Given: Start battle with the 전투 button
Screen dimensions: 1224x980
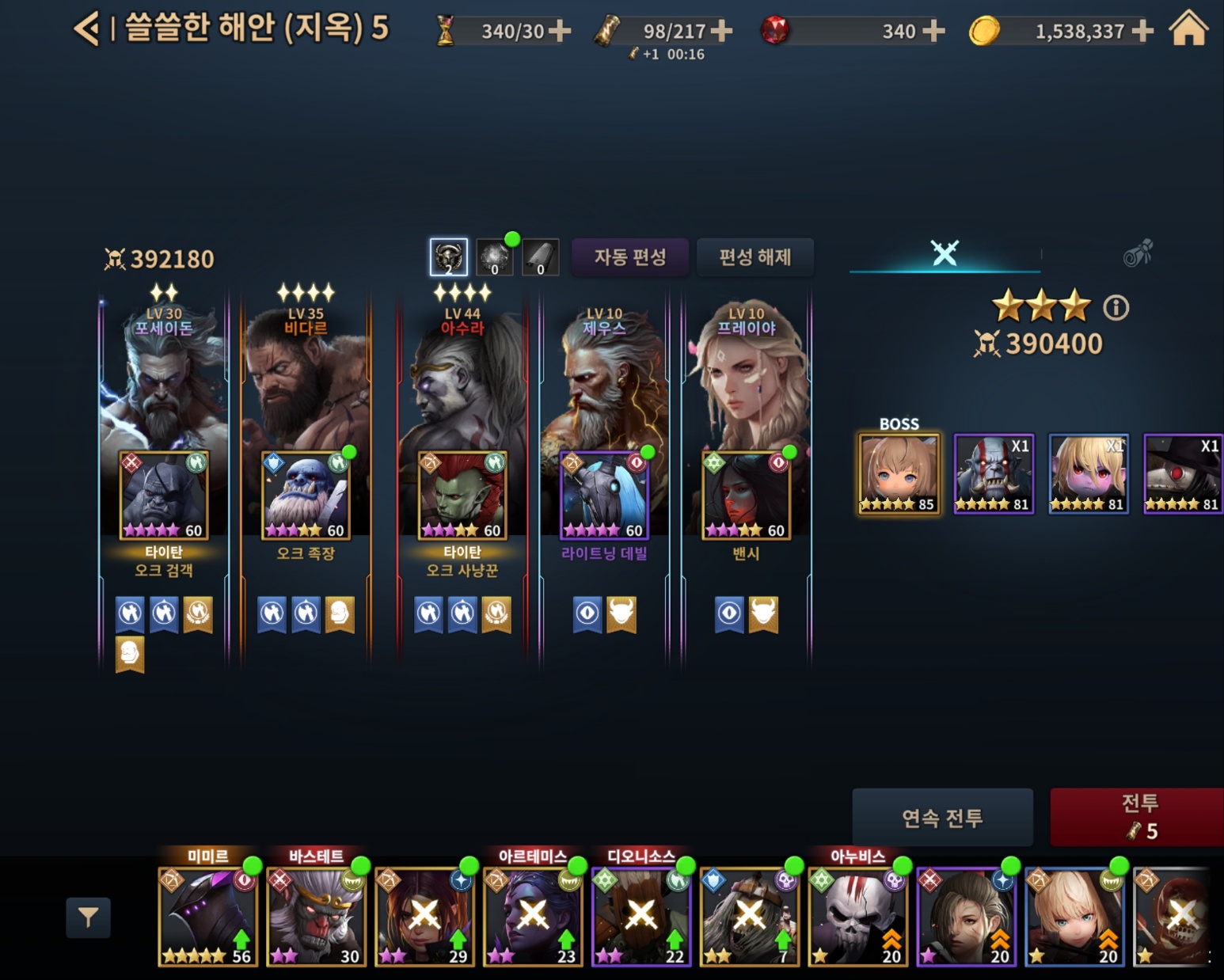Looking at the screenshot, I should pyautogui.click(x=1138, y=817).
